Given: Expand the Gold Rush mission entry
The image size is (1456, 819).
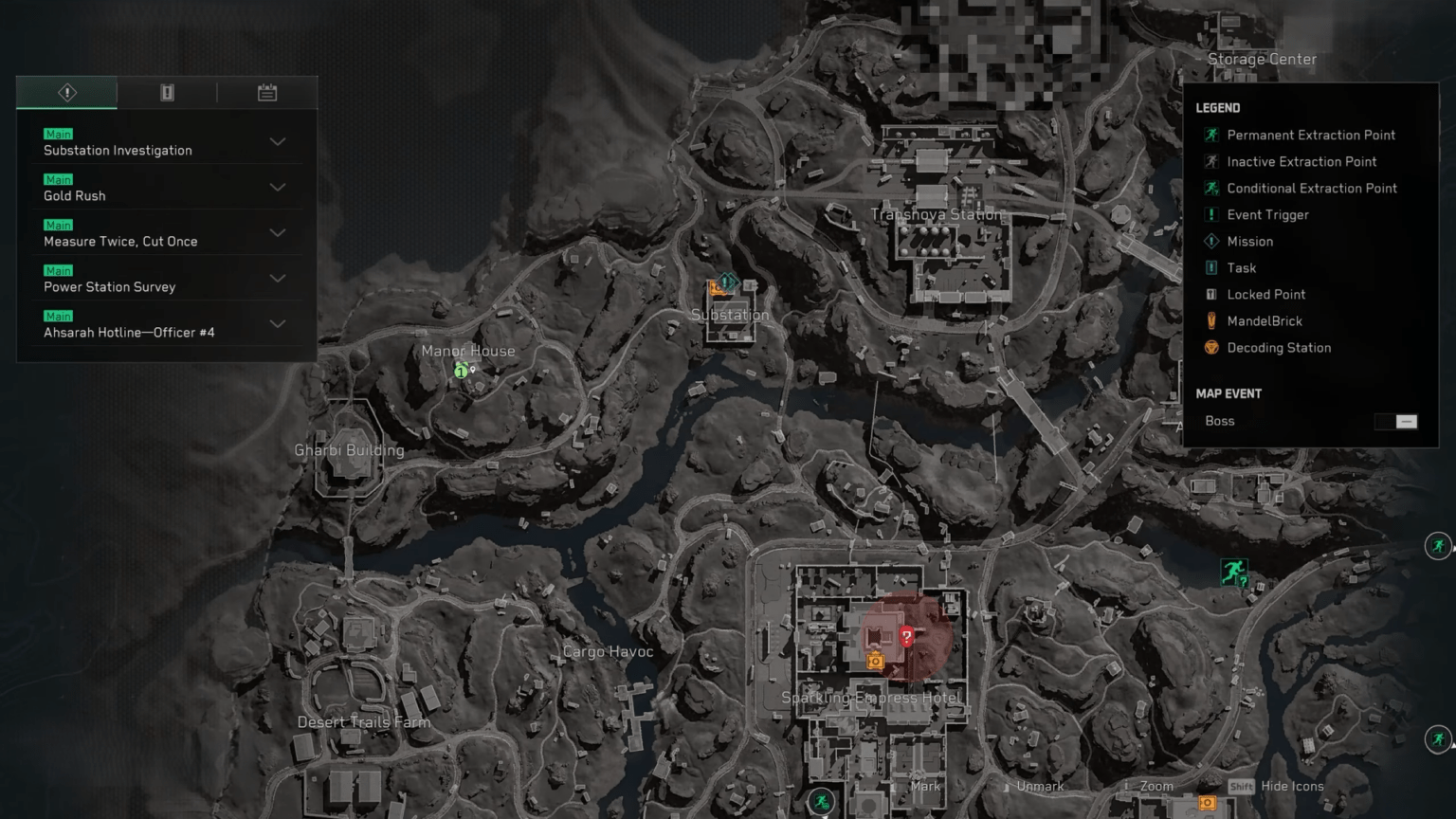Looking at the screenshot, I should tap(277, 187).
